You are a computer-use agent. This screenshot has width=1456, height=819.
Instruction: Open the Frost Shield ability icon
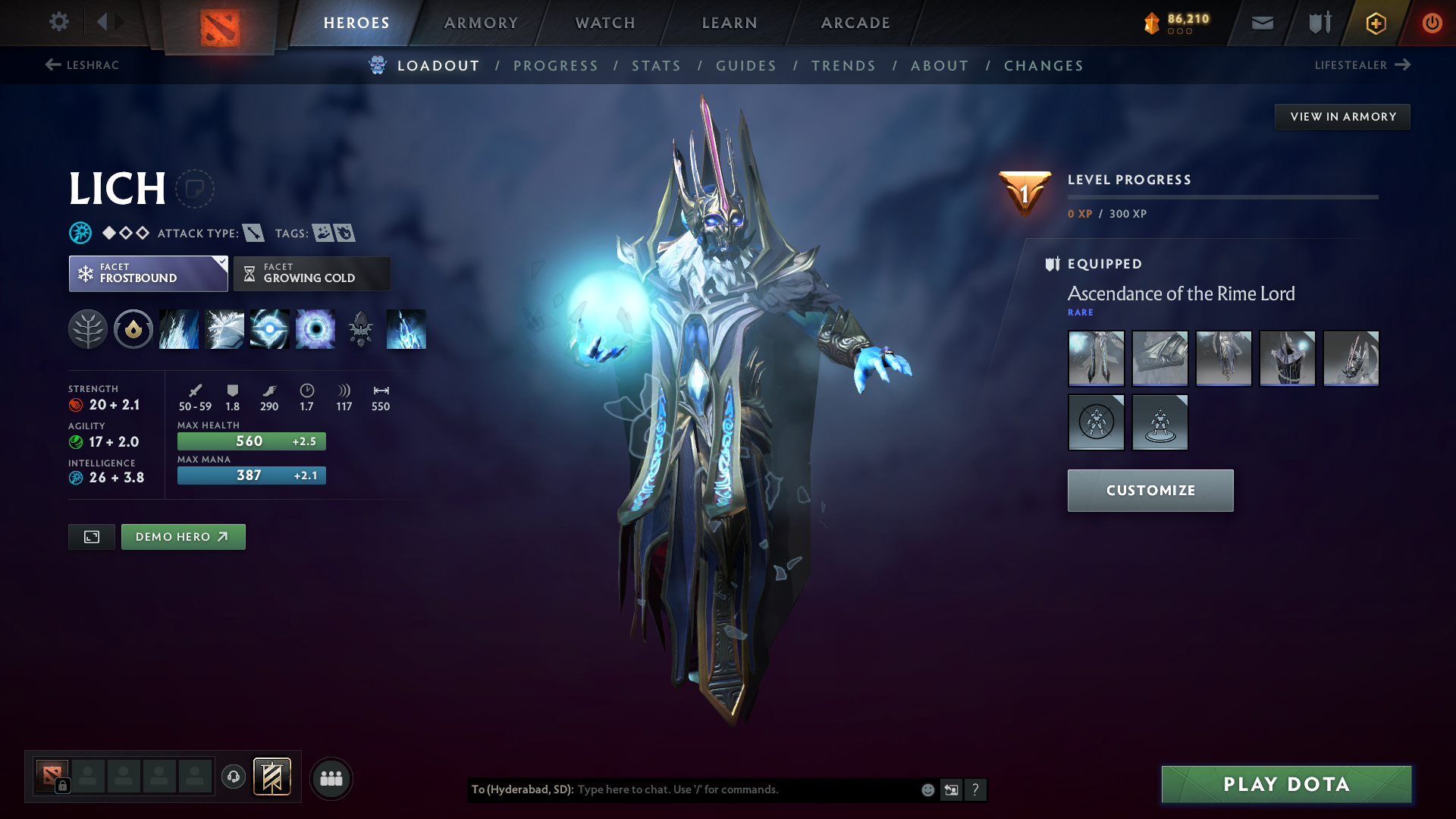(224, 329)
